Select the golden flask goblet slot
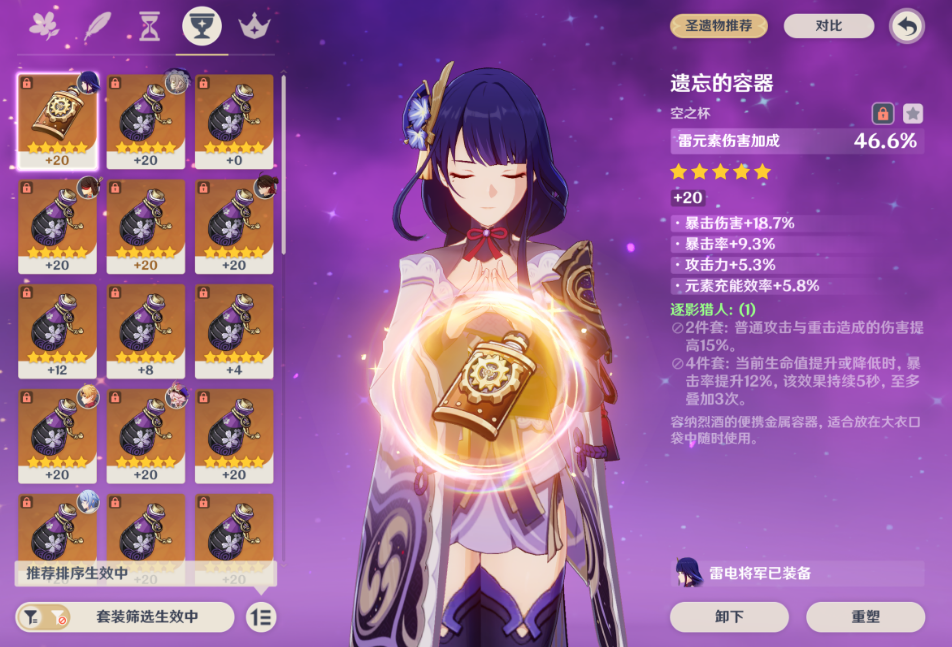Viewport: 952px width, 647px height. coord(57,120)
